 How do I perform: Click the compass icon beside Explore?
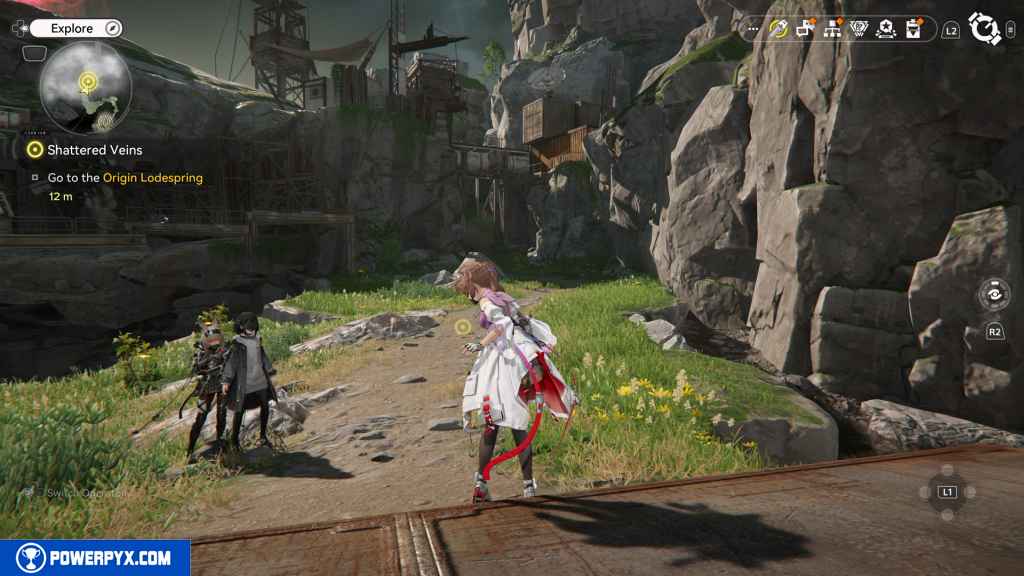pyautogui.click(x=112, y=29)
